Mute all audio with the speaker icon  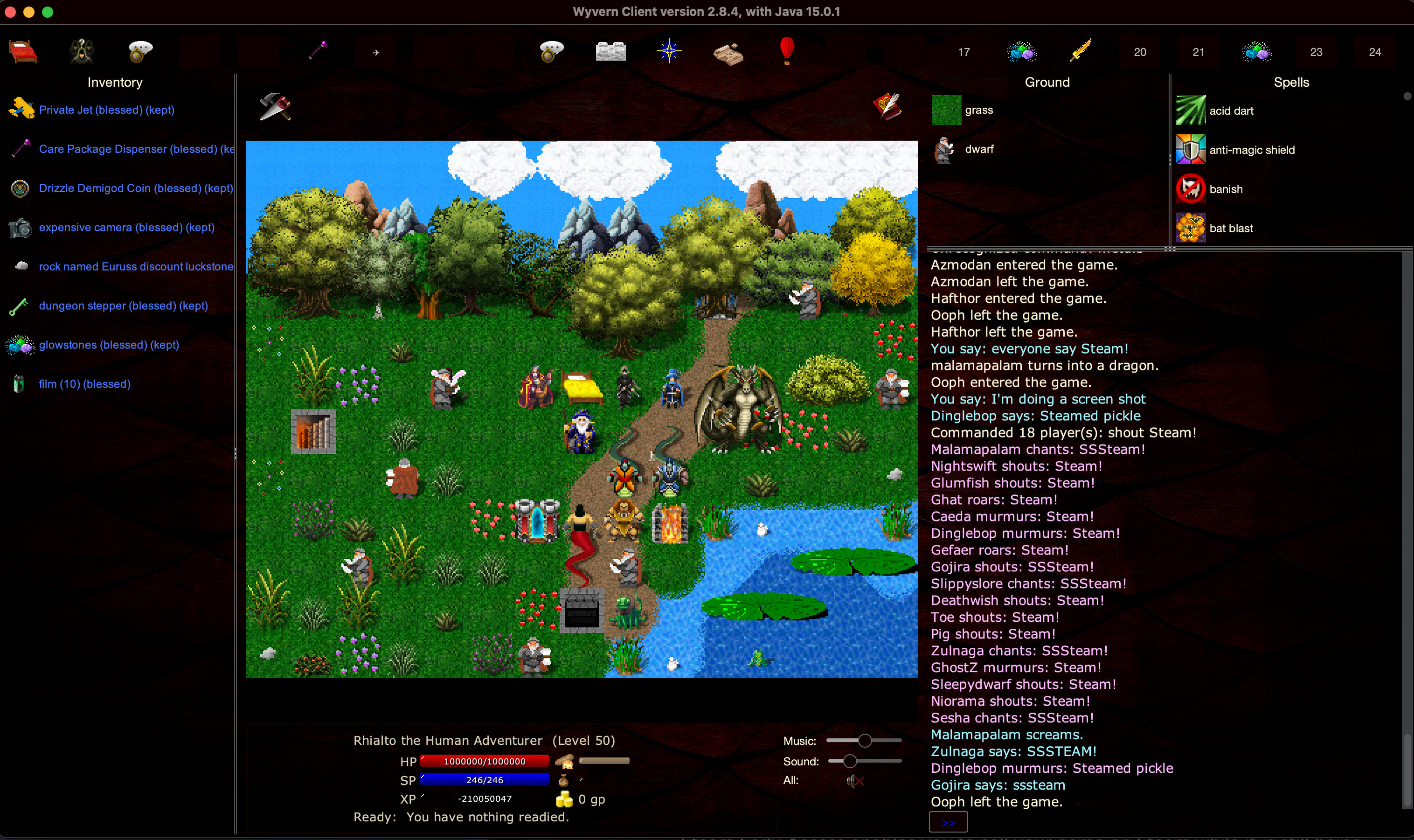click(x=854, y=781)
